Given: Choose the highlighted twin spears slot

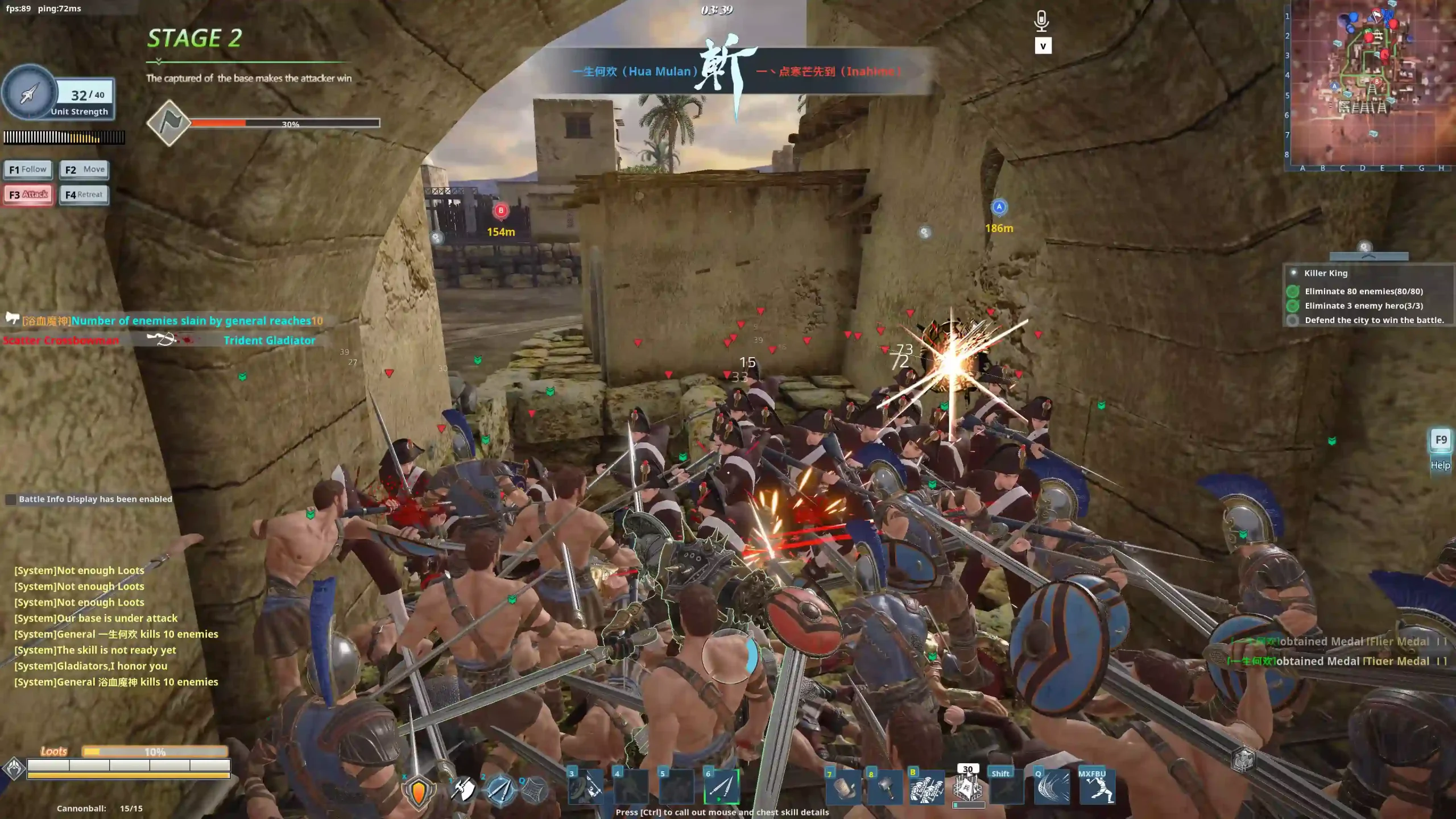Looking at the screenshot, I should click(722, 787).
